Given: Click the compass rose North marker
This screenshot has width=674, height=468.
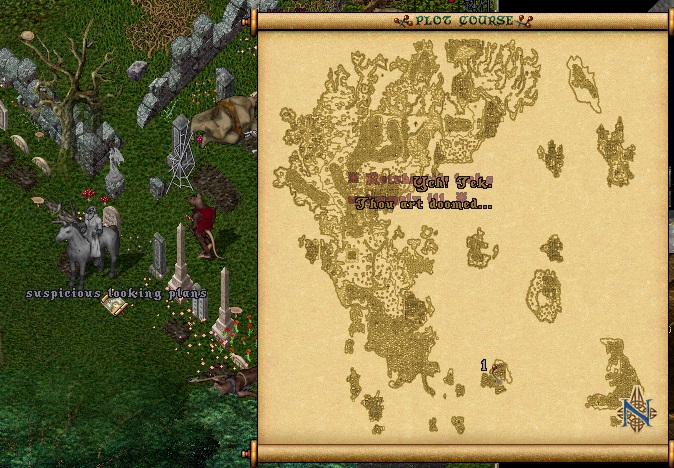Looking at the screenshot, I should tap(635, 409).
